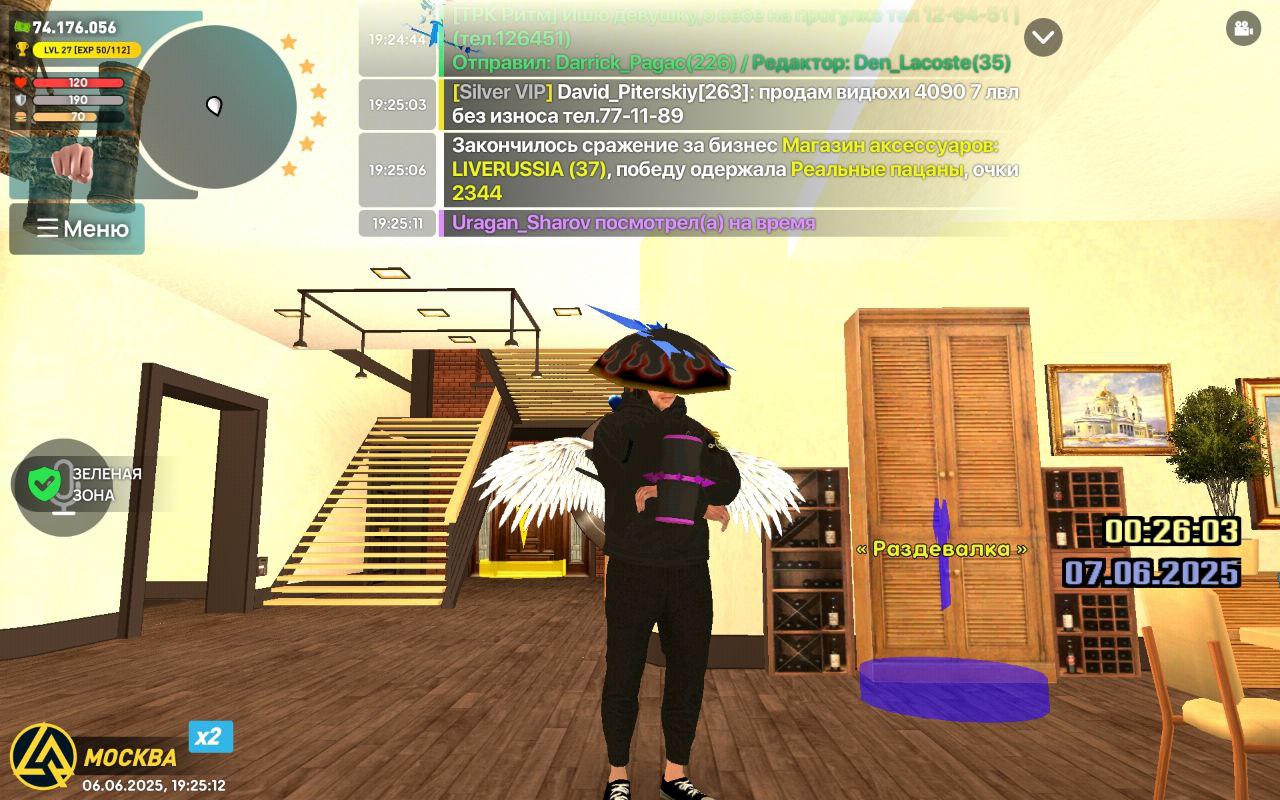The height and width of the screenshot is (800, 1280).
Task: Click the burger icon on the hunger bar
Action: pos(20,117)
